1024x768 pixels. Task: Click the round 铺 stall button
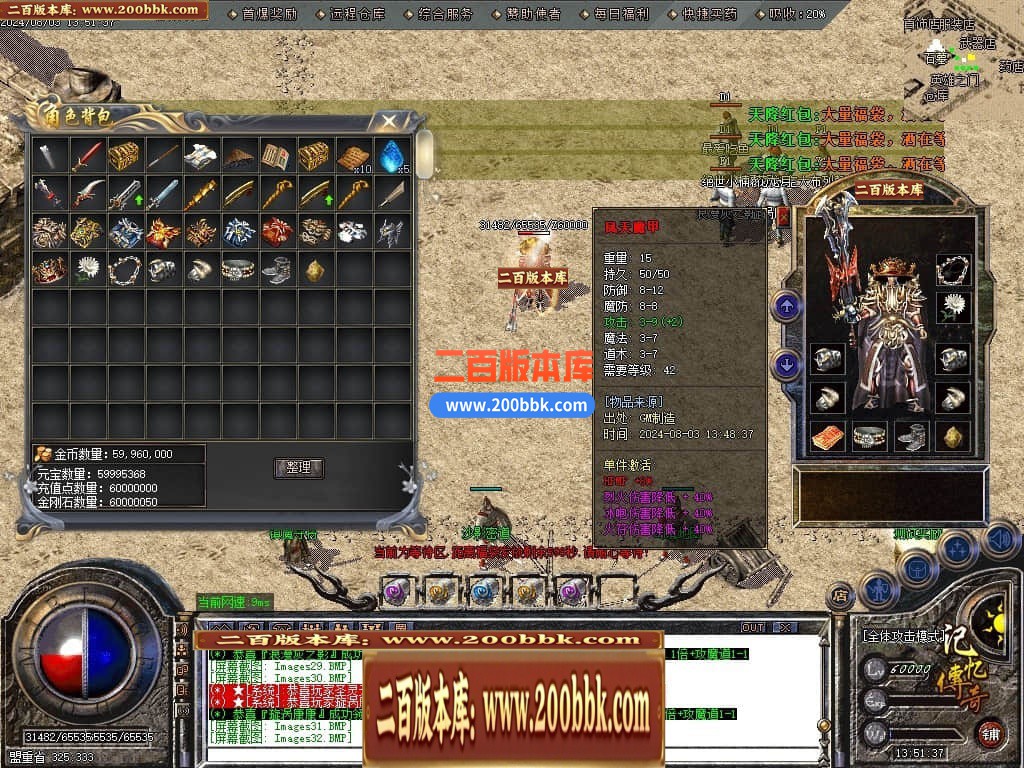tap(991, 733)
